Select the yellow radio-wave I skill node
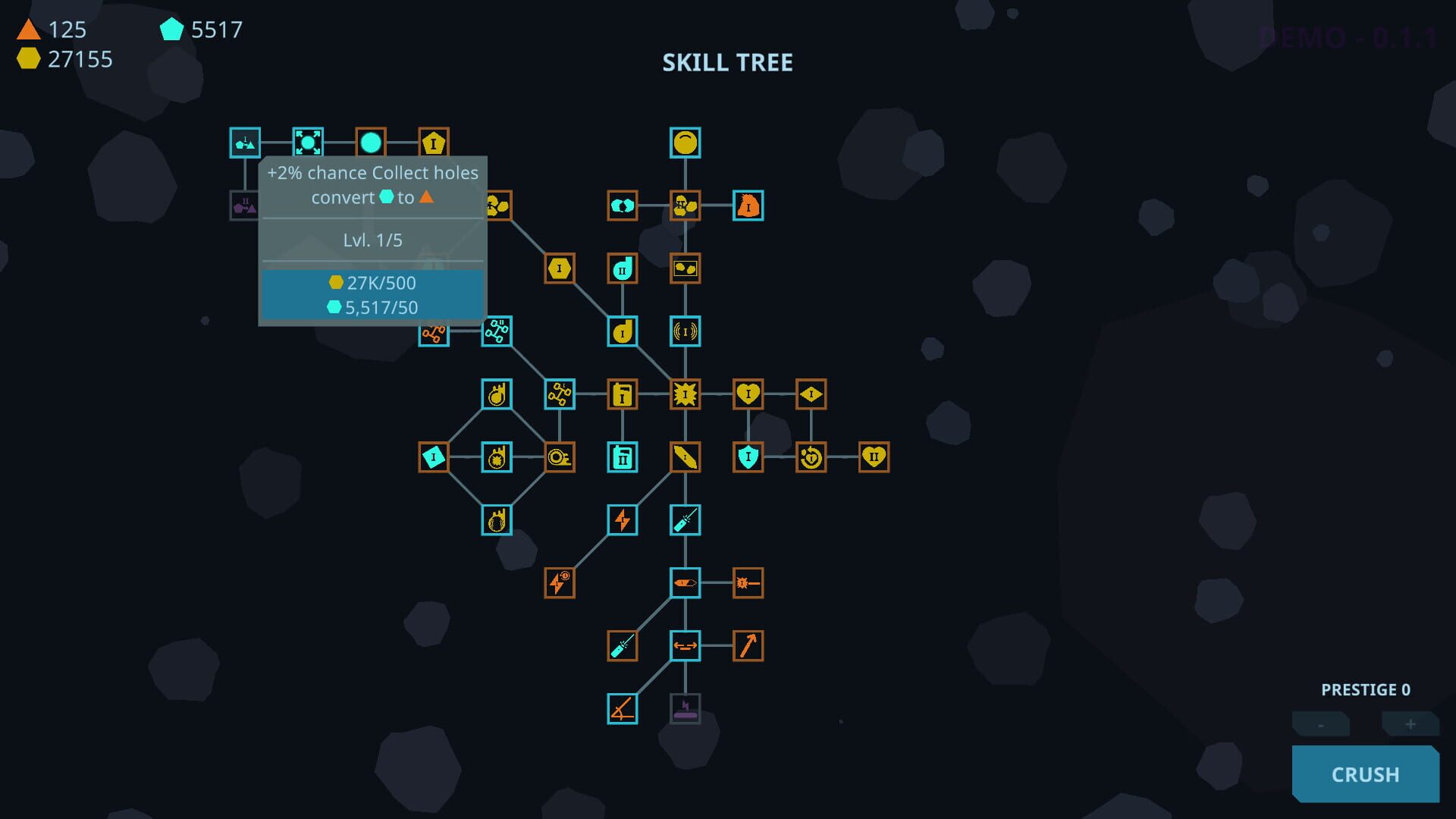The height and width of the screenshot is (819, 1456). 685,331
